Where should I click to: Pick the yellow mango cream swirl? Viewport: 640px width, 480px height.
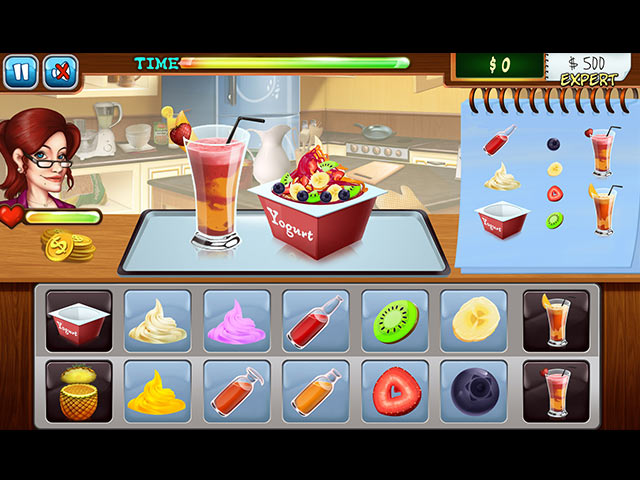coord(157,390)
